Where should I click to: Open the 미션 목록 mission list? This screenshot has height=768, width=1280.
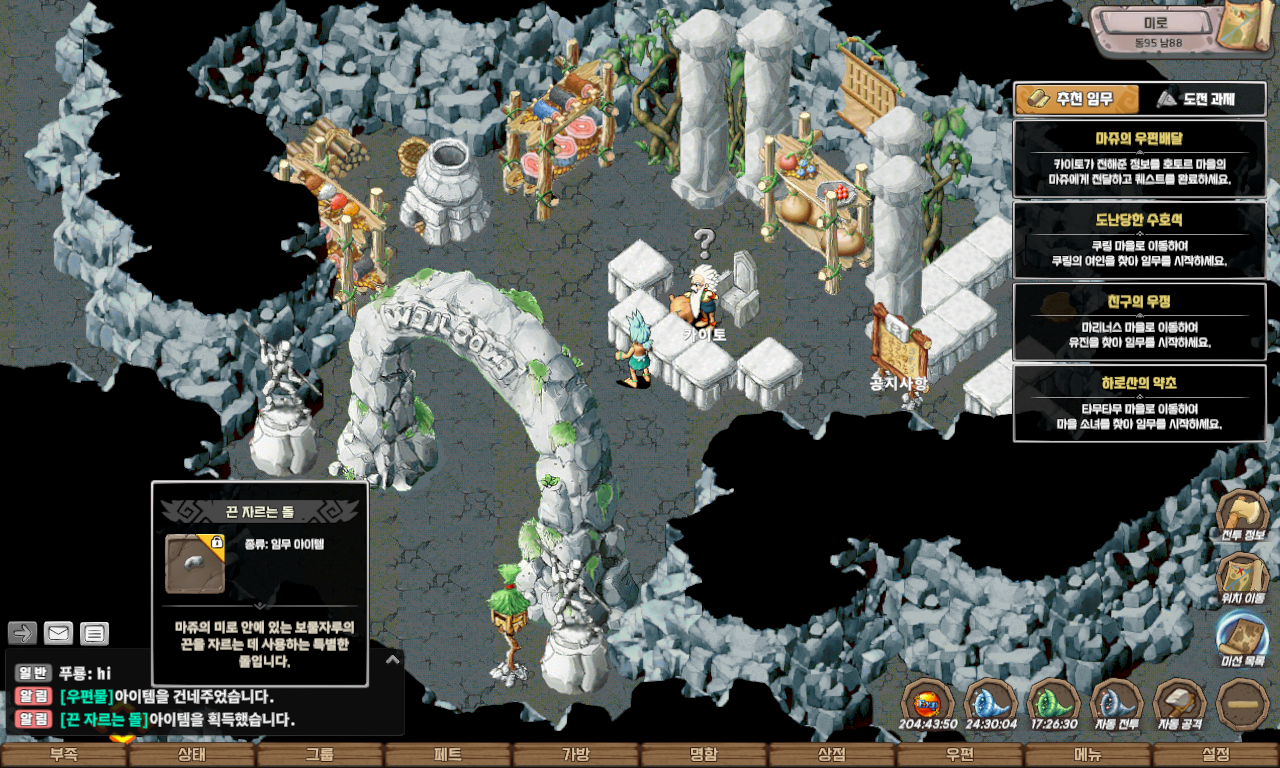point(1243,640)
